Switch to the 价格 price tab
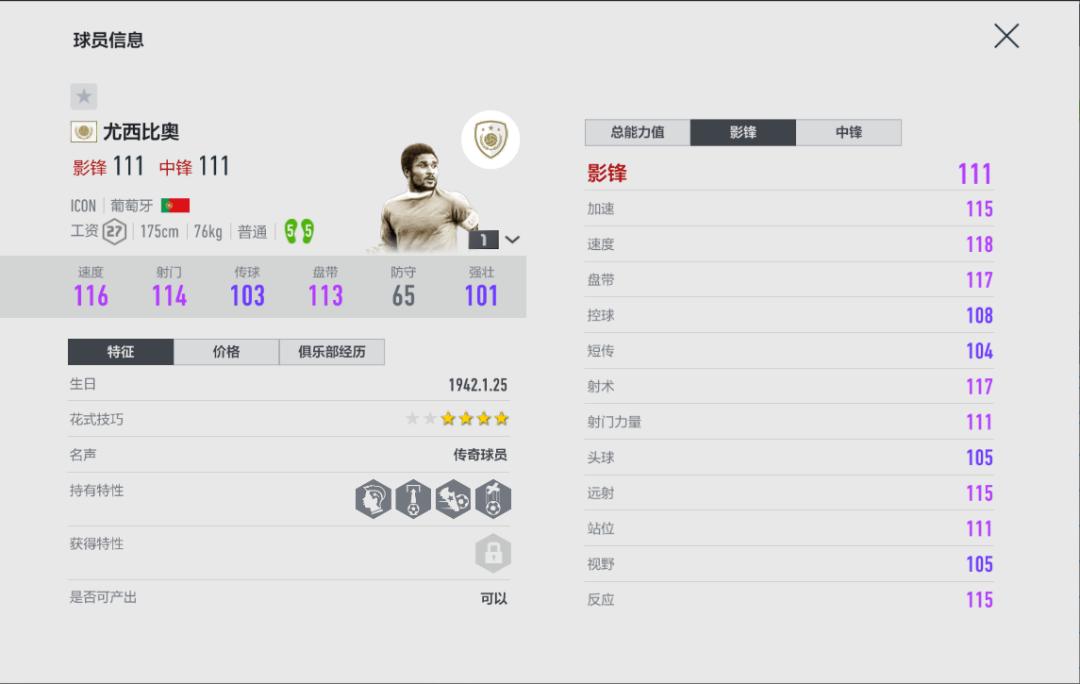The height and width of the screenshot is (684, 1080). click(226, 352)
